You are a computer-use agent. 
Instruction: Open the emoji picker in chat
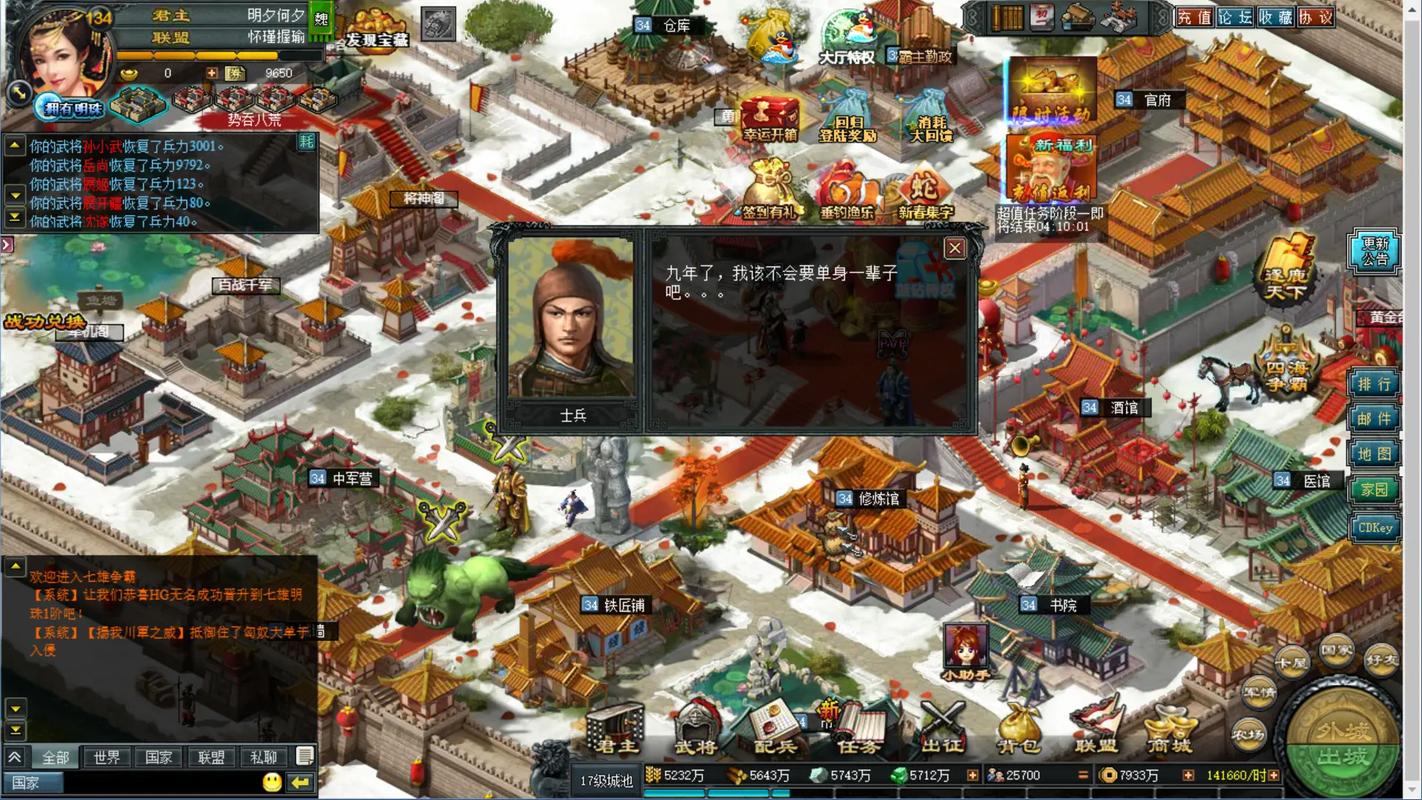[x=270, y=782]
